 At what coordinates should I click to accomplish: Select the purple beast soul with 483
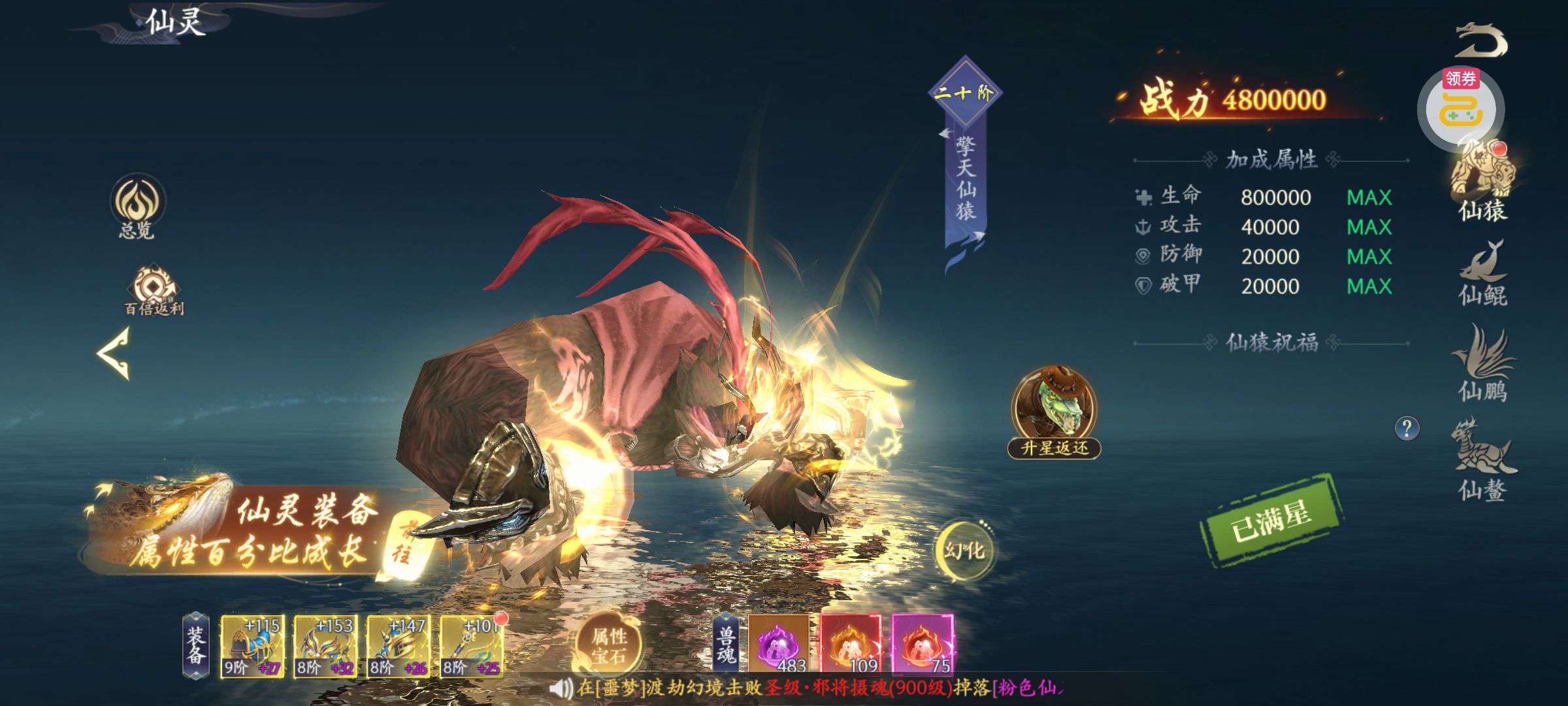point(779,645)
